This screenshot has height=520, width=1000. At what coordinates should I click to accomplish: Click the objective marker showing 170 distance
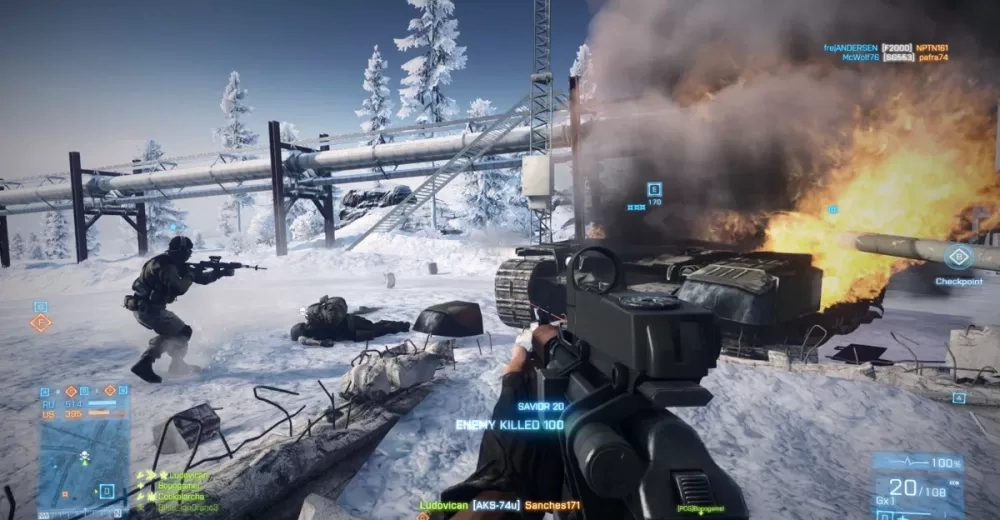(x=654, y=188)
